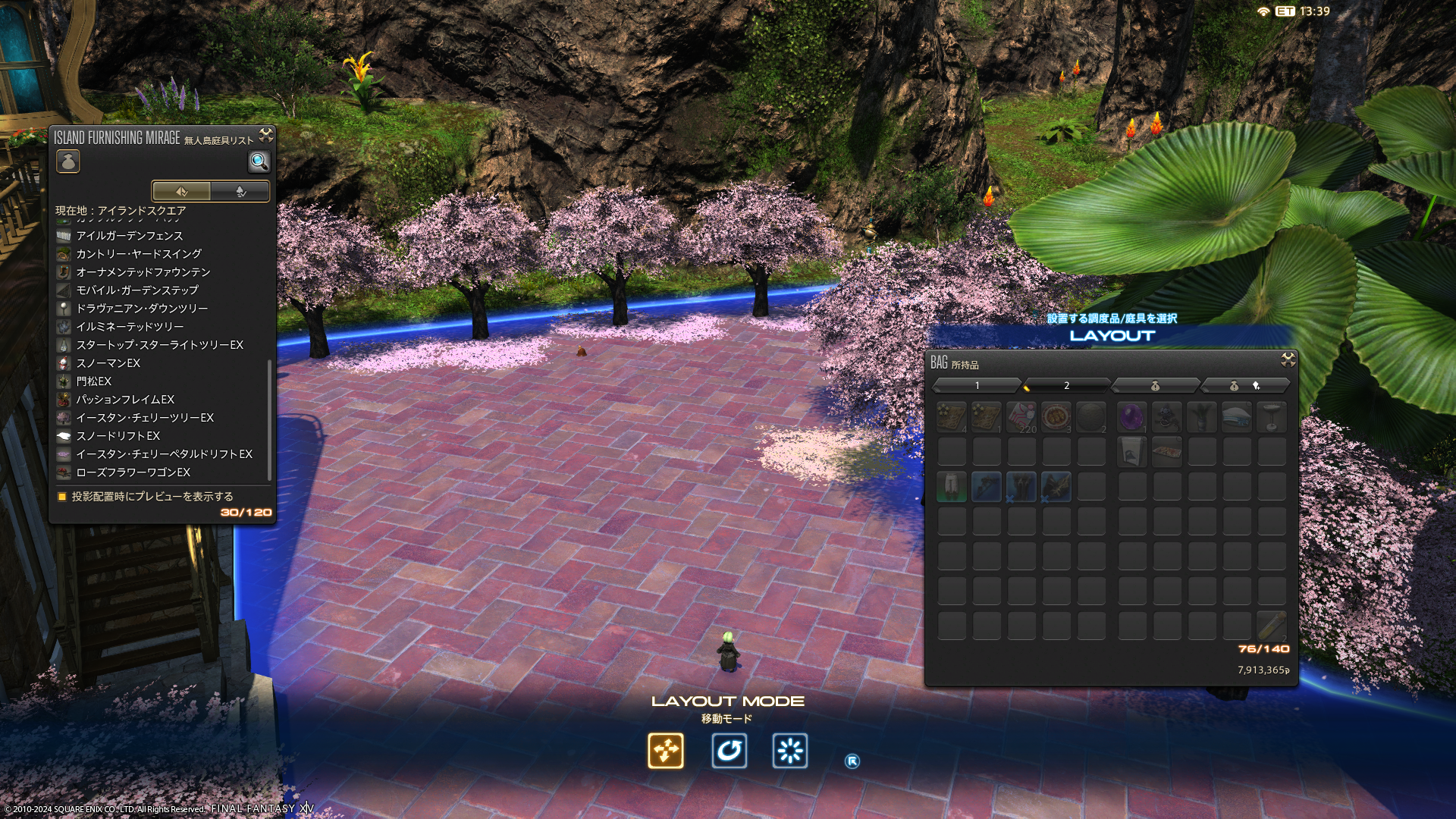Click the pouch icon in furnishing list
The width and height of the screenshot is (1456, 819).
[x=68, y=162]
